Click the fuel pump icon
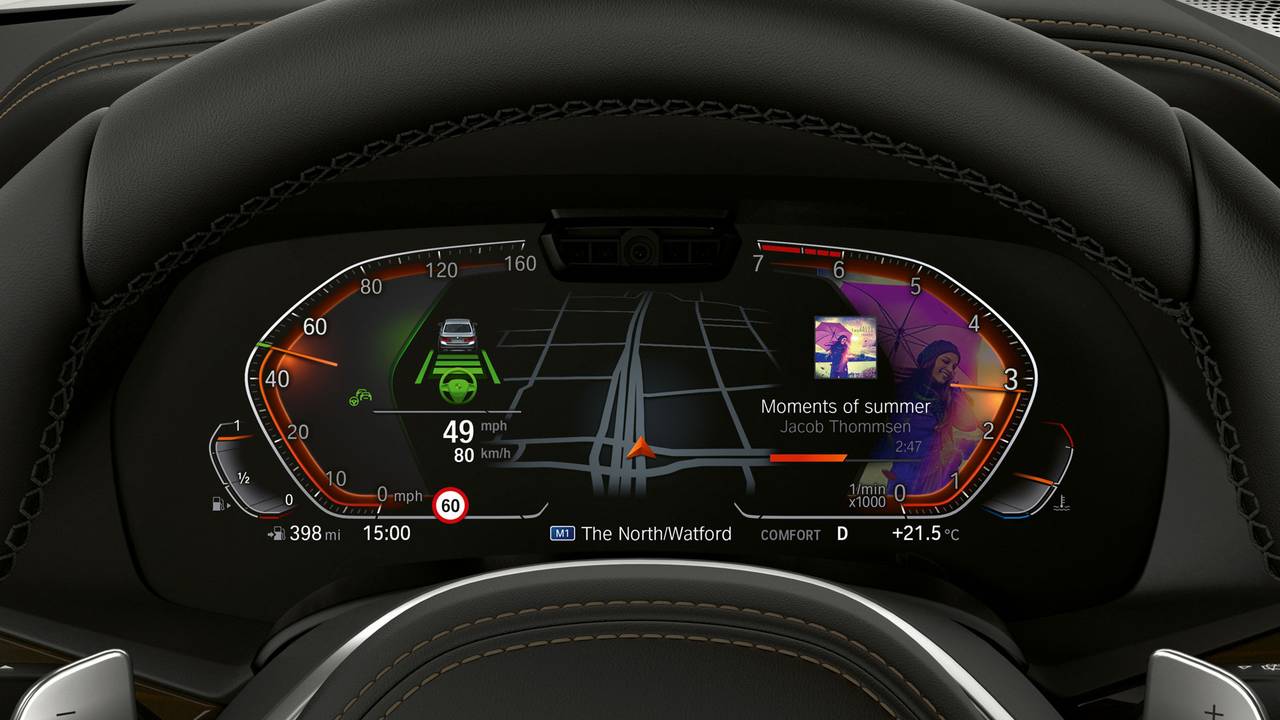 coord(219,505)
